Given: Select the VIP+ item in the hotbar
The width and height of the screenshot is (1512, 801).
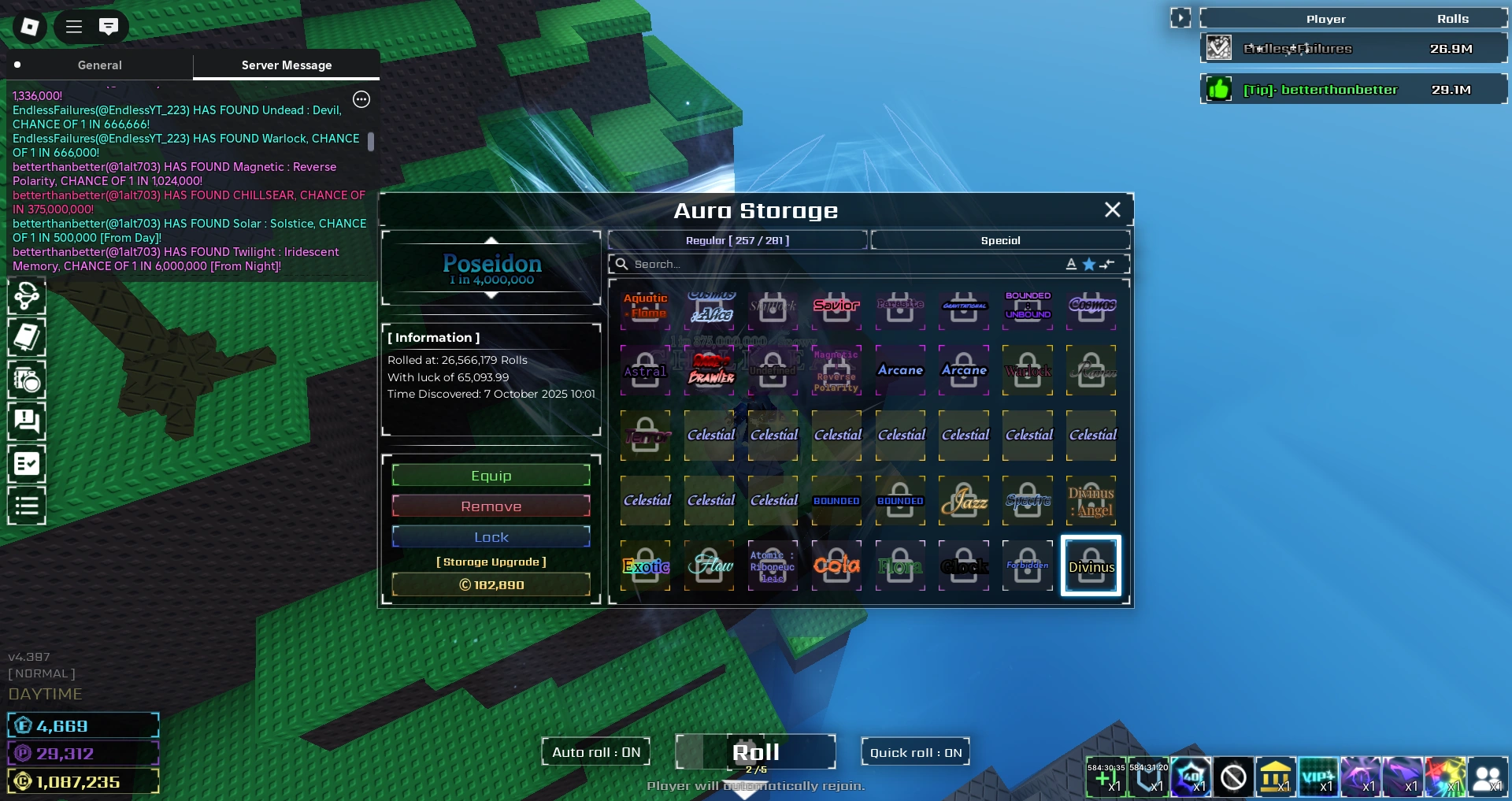Looking at the screenshot, I should [1319, 778].
